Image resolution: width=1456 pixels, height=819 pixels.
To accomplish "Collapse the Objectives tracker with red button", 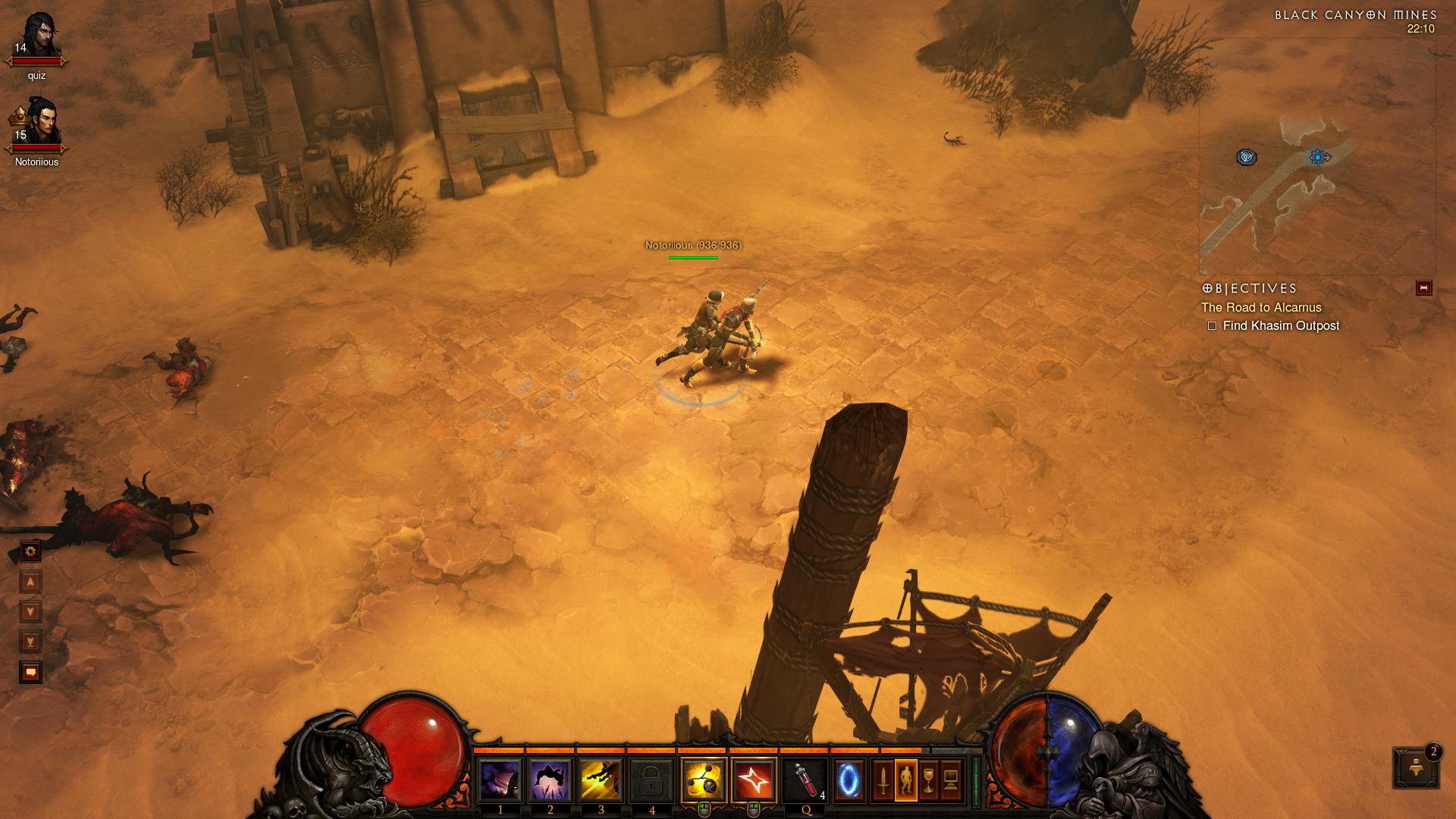I will [x=1424, y=288].
